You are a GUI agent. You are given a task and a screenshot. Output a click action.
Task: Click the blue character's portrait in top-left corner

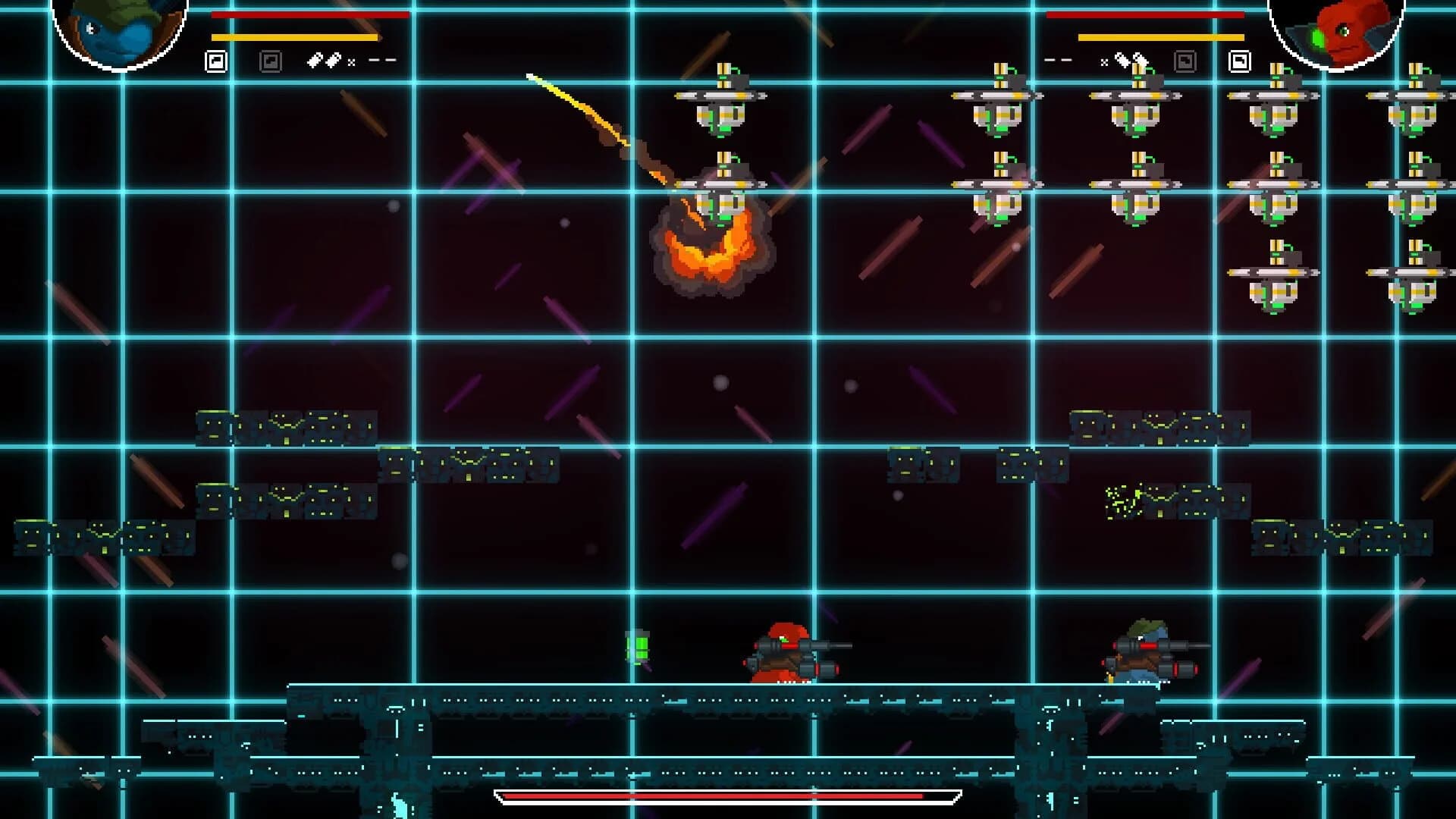118,30
